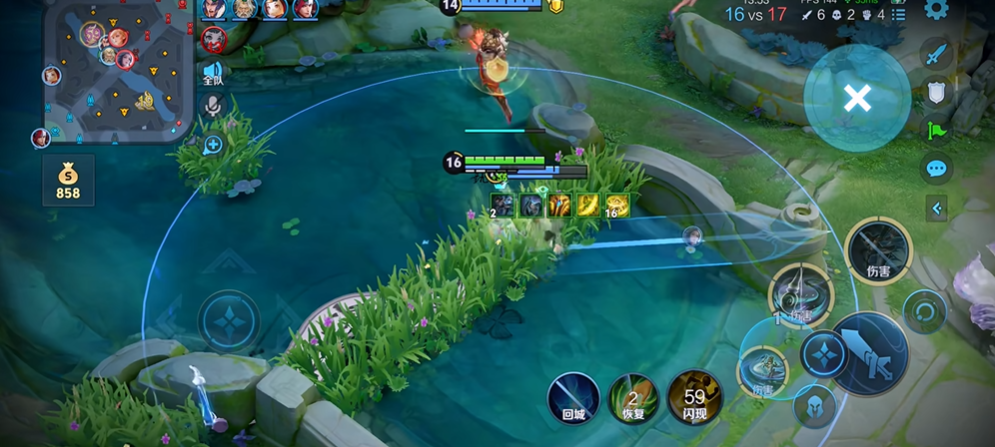Image resolution: width=995 pixels, height=447 pixels.
Task: Cancel the skill with the X button
Action: click(857, 98)
